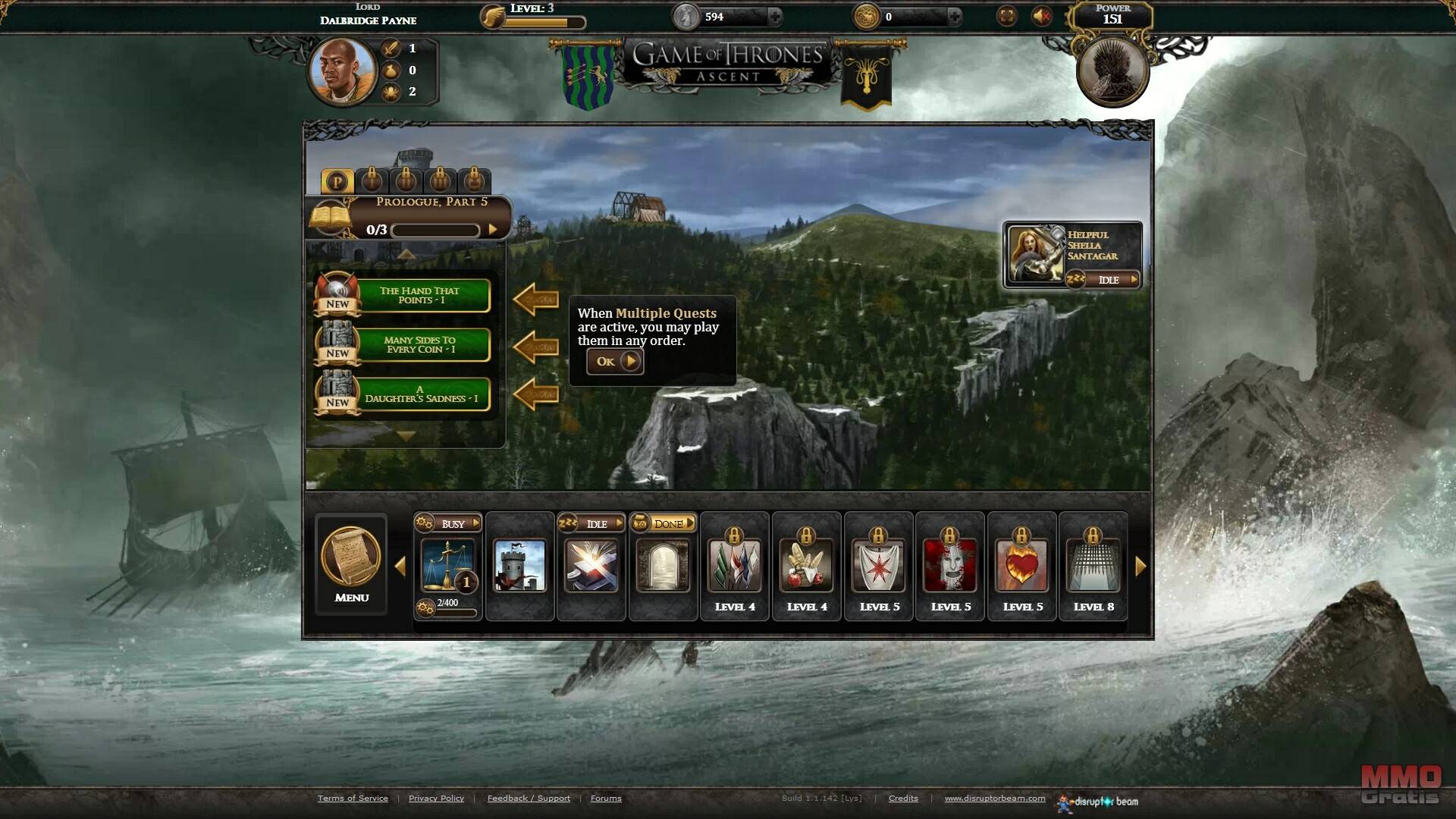Open the Iron Throne portrait
Screen dimensions: 1456x819
coord(1112,72)
